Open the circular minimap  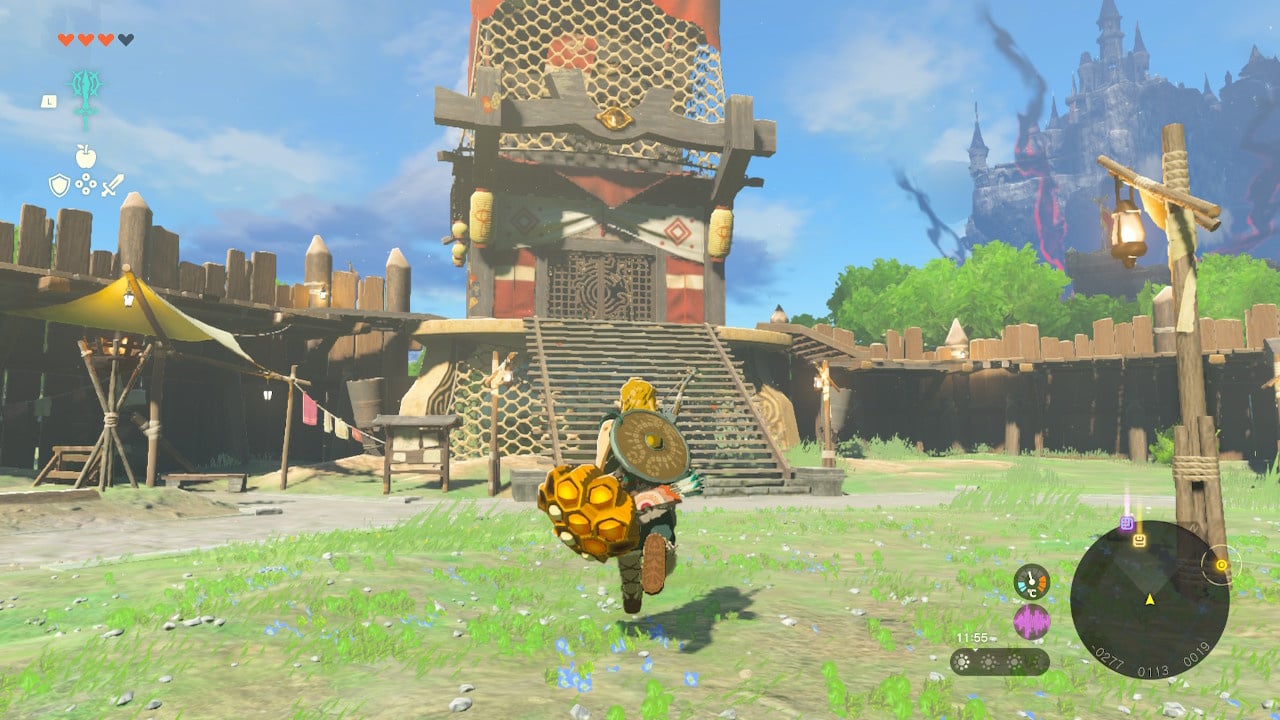click(x=1149, y=600)
